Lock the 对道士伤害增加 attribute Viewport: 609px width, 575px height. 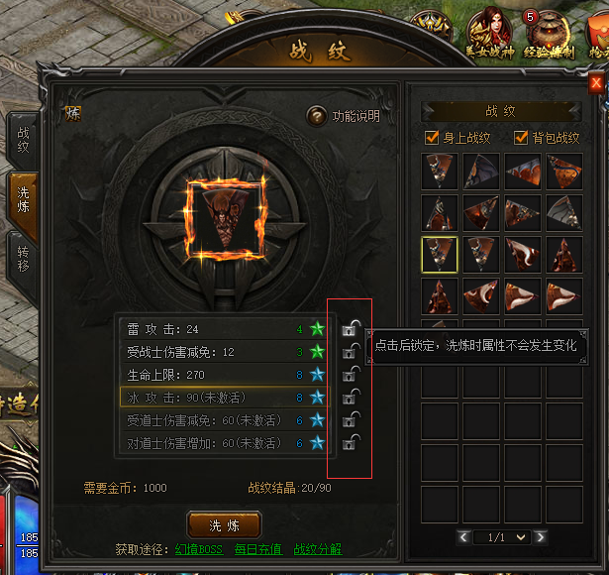tap(350, 442)
